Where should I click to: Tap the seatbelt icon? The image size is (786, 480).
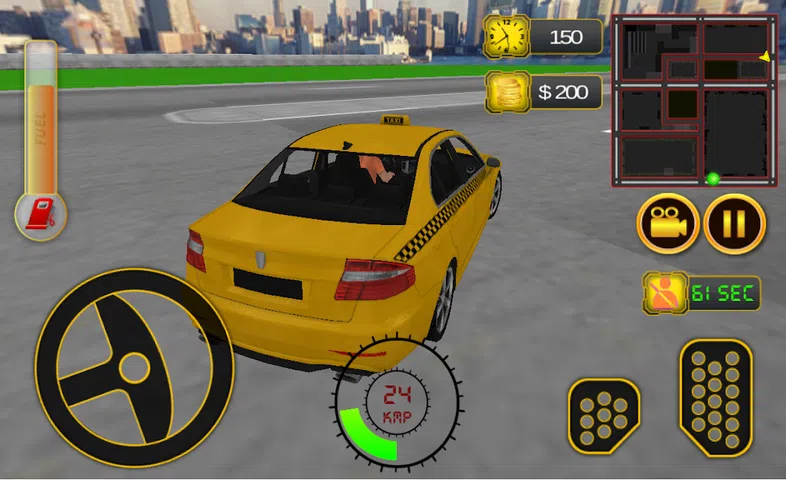tap(664, 293)
